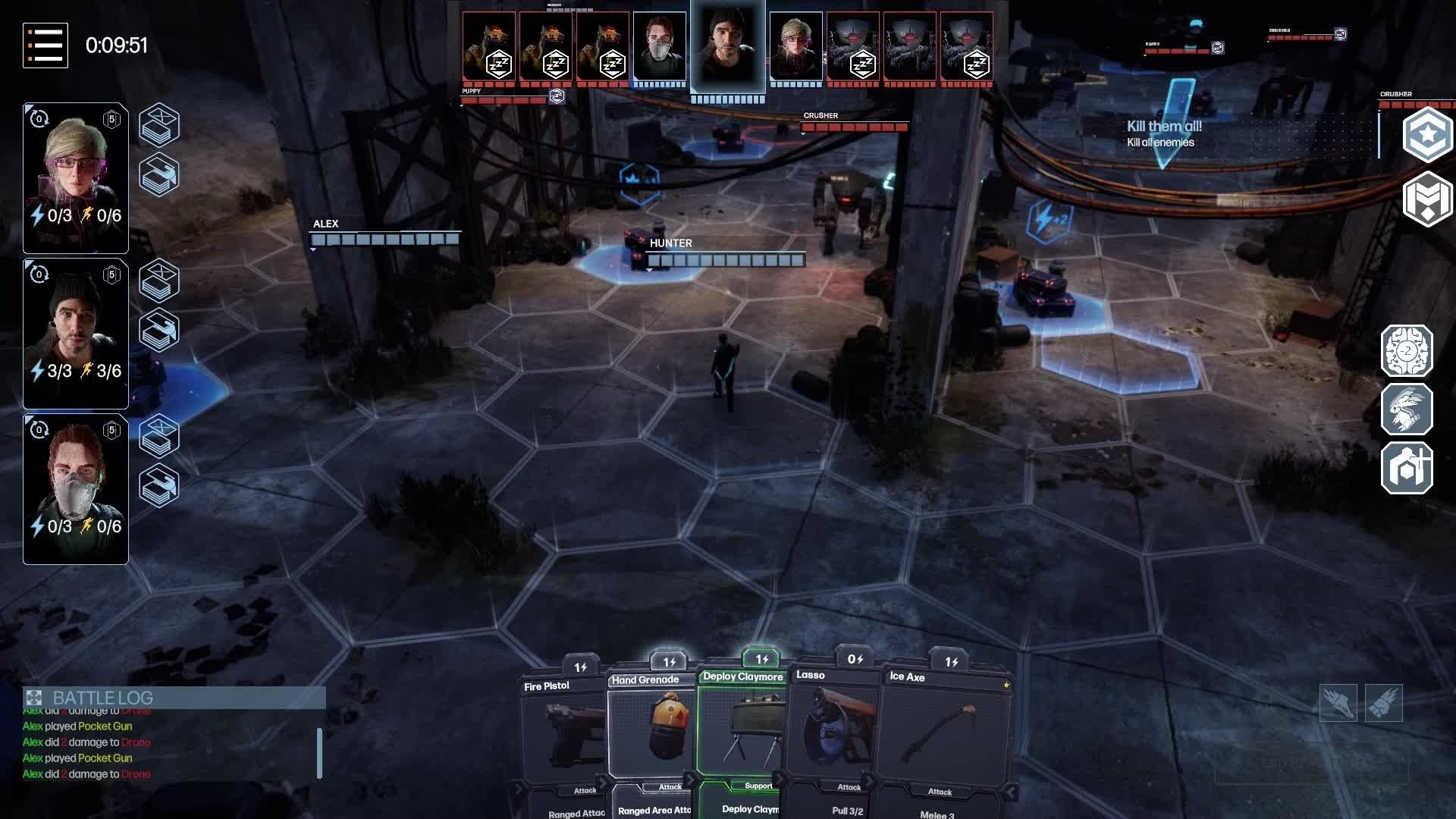This screenshot has width=1456, height=819.
Task: Click the armor hexagon icon on right
Action: coord(1407,468)
